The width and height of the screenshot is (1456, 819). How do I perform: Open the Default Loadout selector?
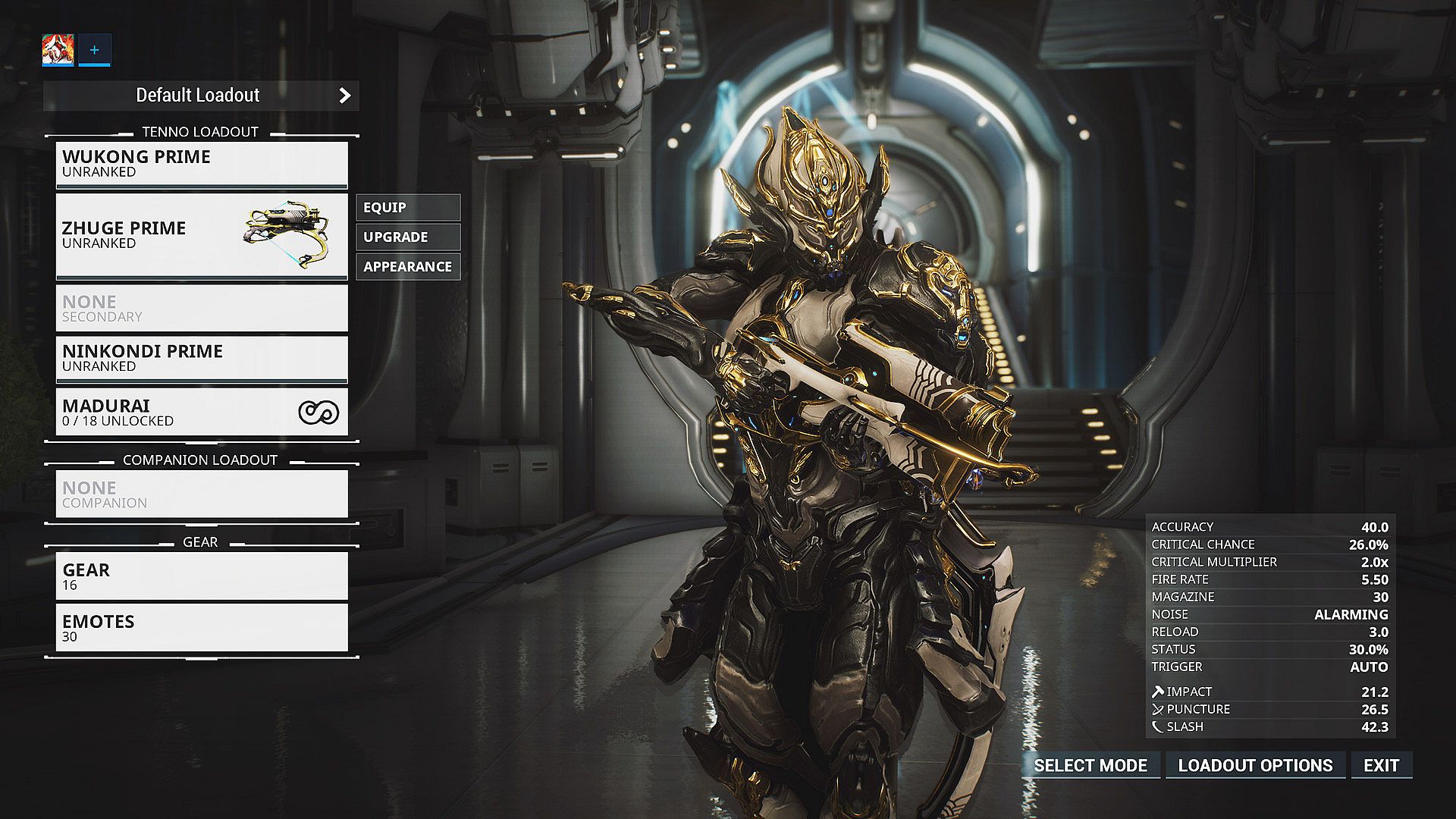click(x=201, y=96)
